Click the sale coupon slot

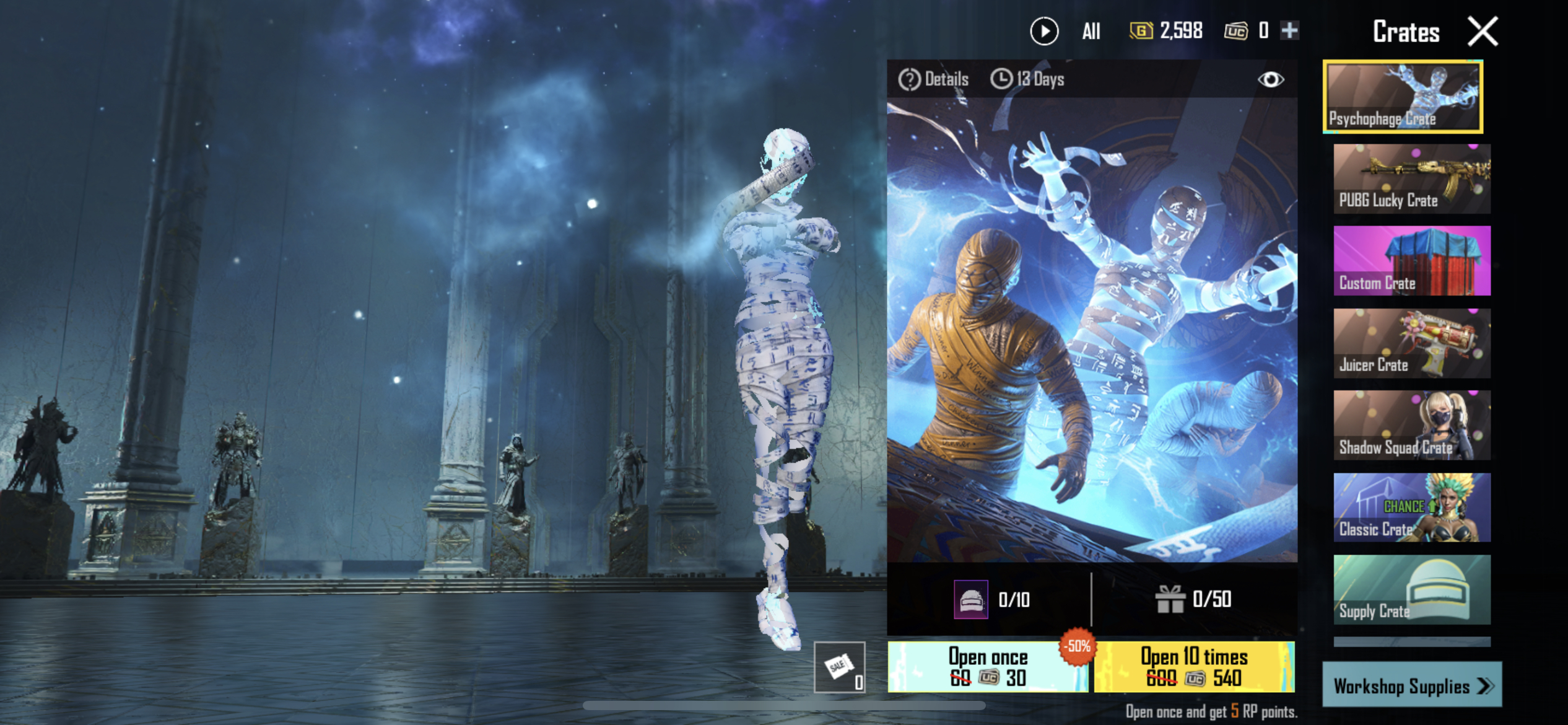click(x=839, y=667)
